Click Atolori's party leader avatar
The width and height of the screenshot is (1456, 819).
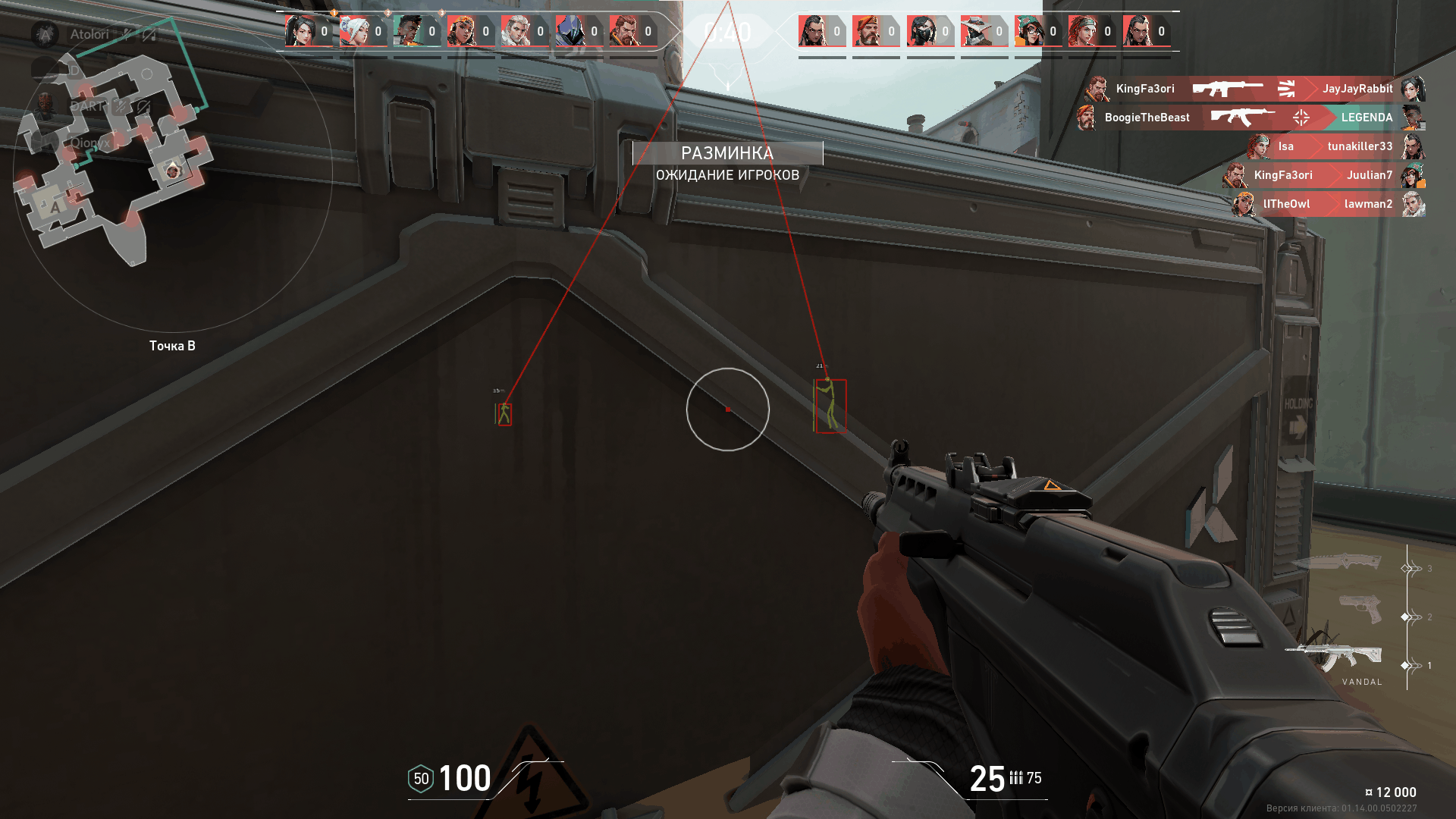coord(45,34)
